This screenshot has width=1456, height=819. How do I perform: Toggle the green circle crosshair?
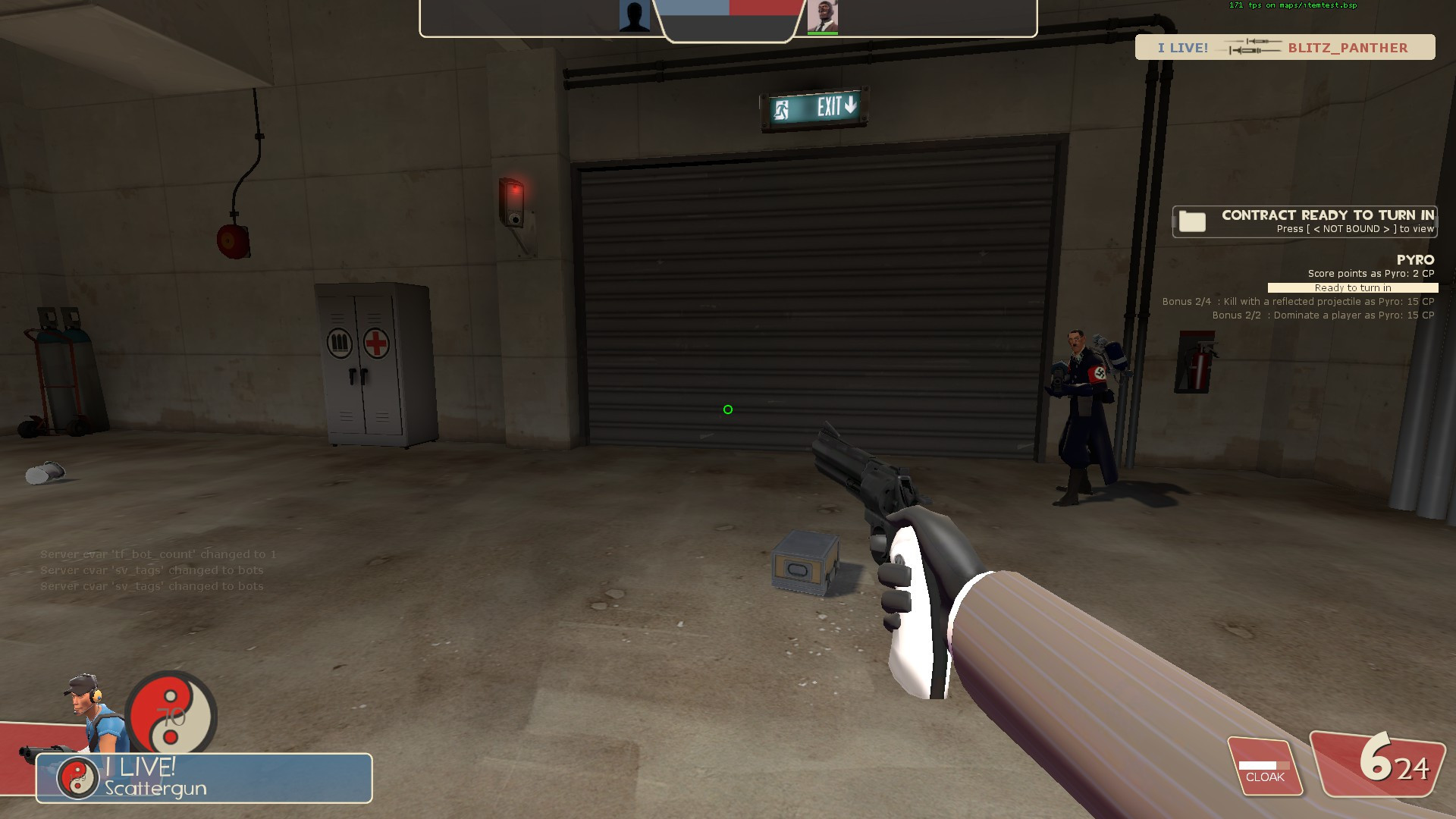click(x=727, y=409)
